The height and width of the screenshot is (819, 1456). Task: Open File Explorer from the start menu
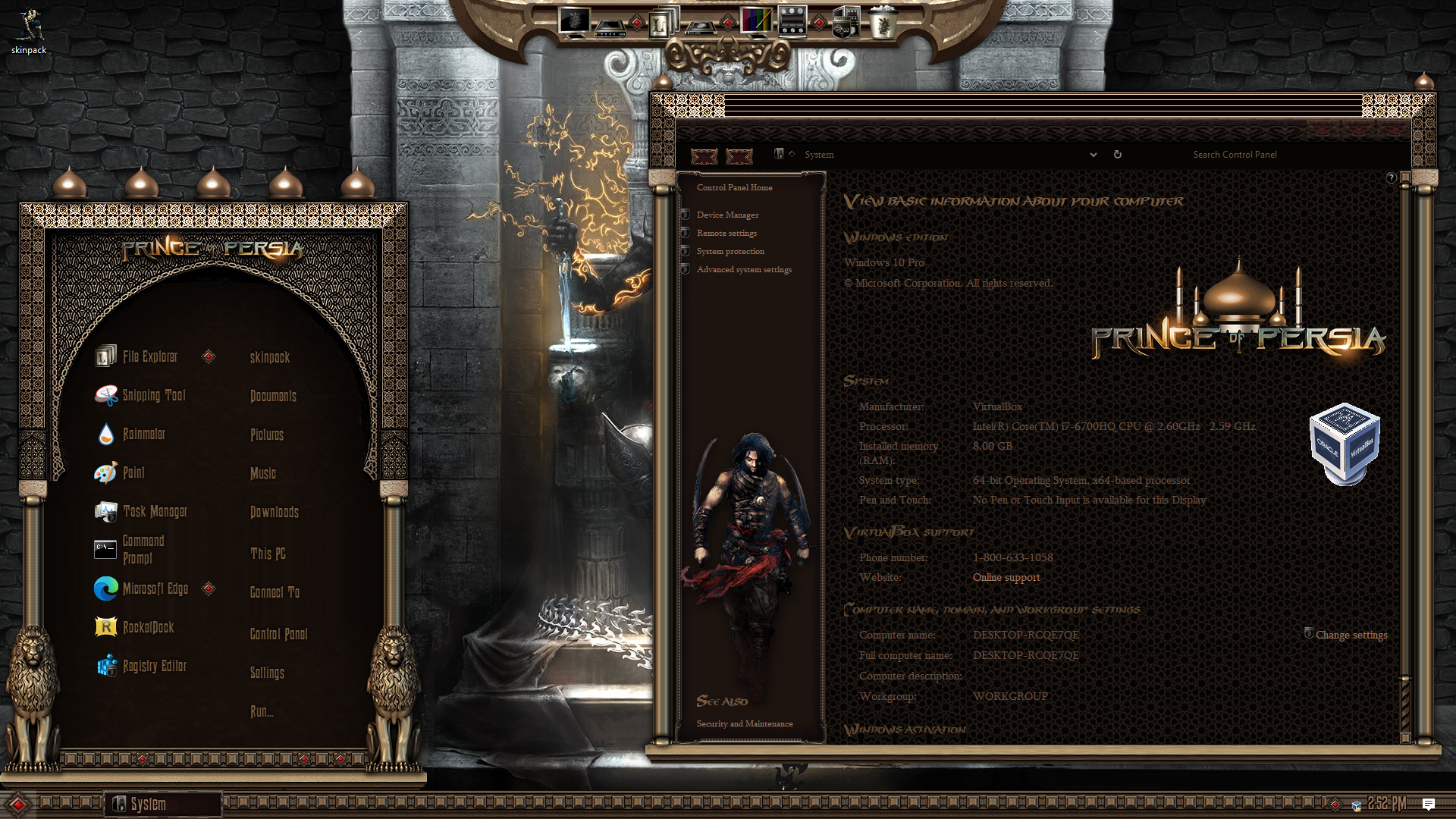click(x=149, y=356)
